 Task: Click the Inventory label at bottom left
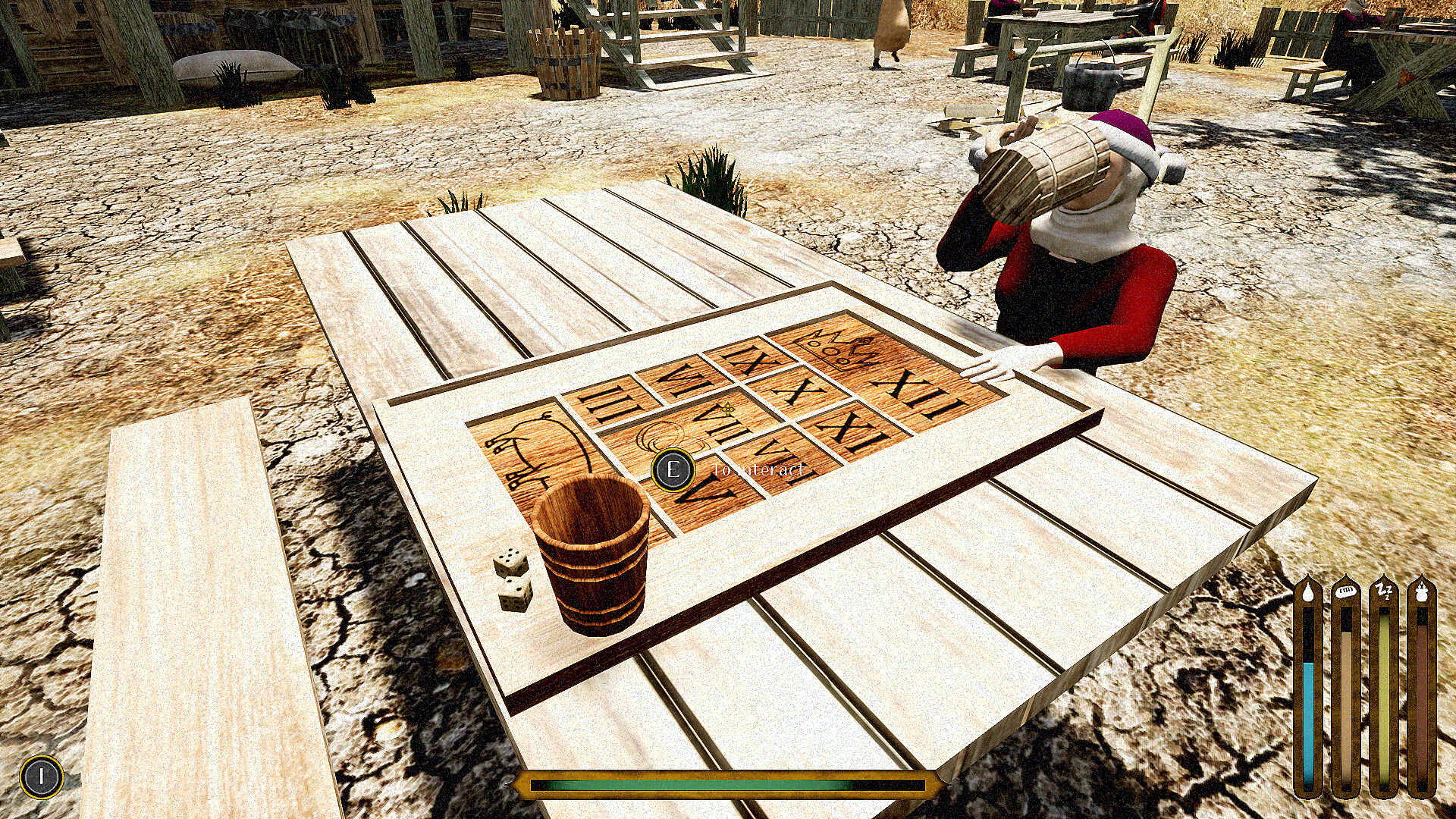121,776
